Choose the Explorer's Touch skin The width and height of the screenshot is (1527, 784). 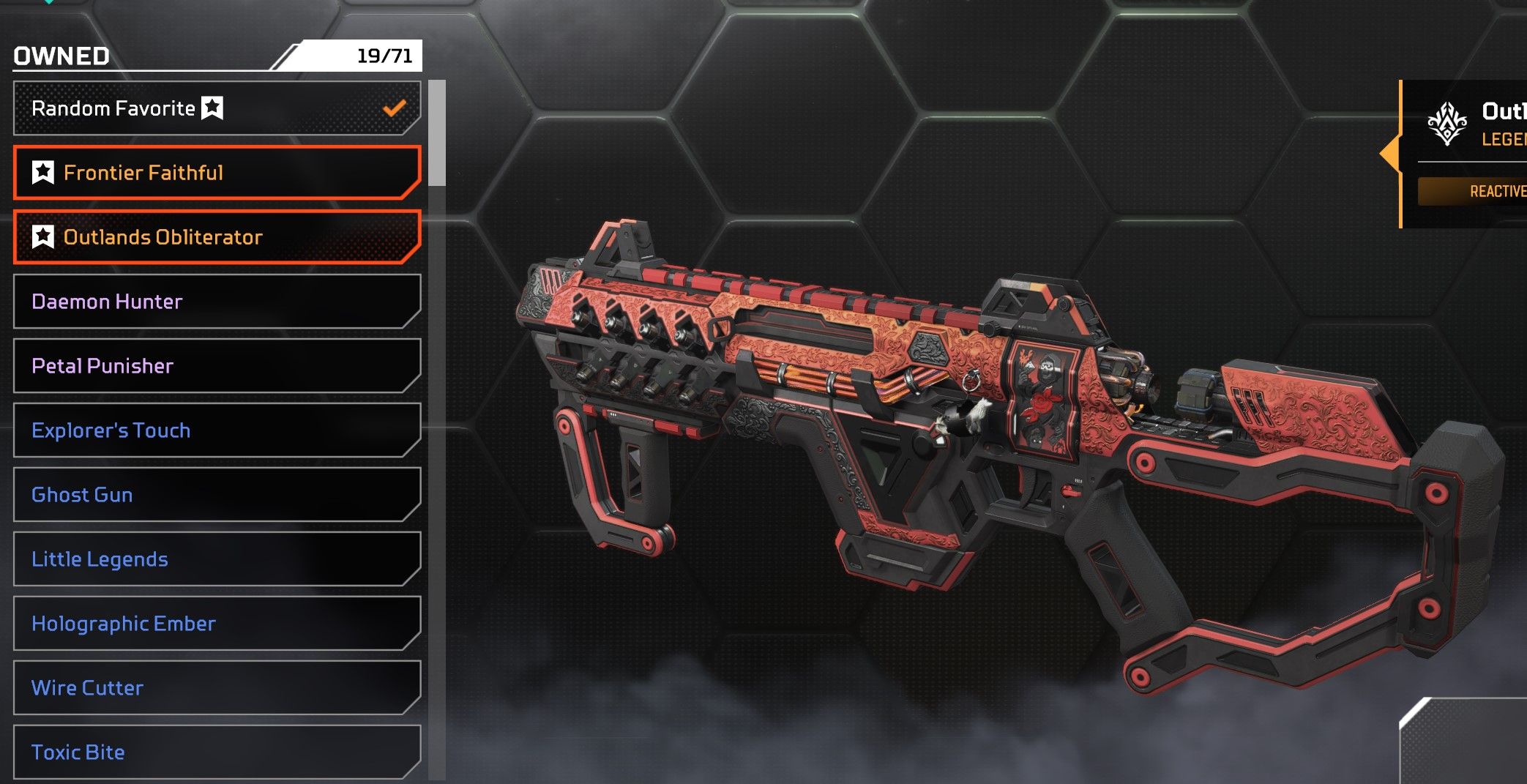click(217, 430)
